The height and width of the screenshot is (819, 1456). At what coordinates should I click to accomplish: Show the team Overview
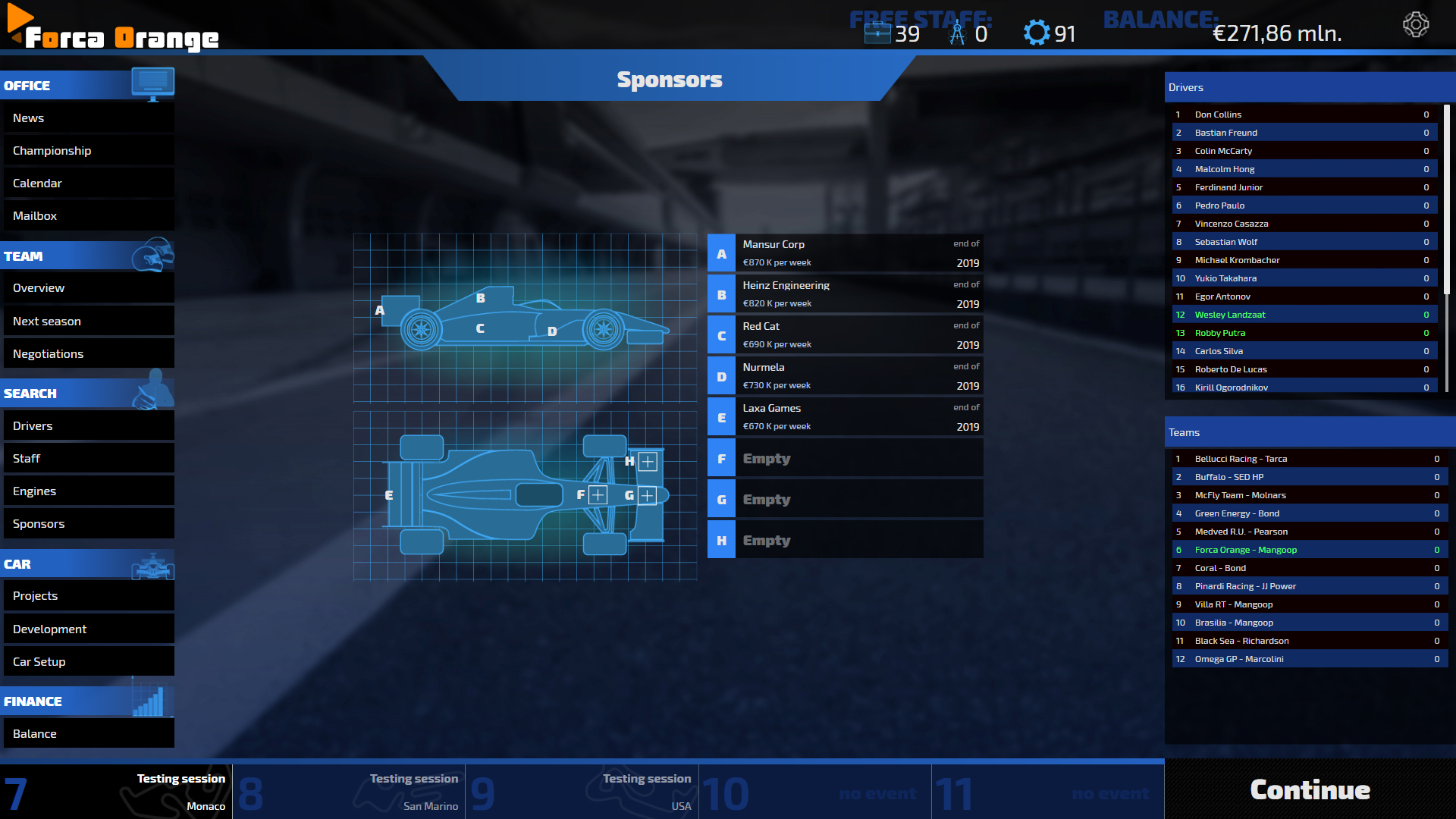[88, 288]
